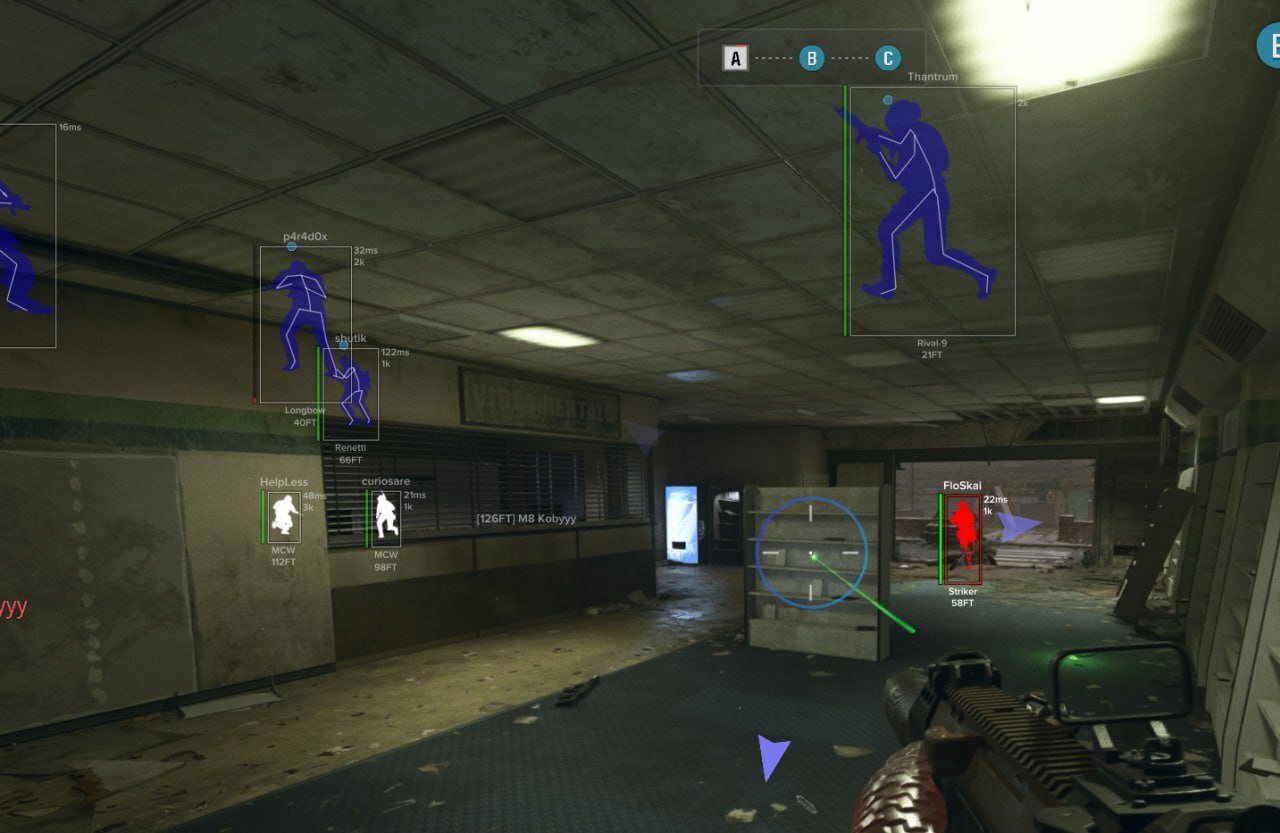The width and height of the screenshot is (1280, 833).
Task: Click the 122ms ping readout near shutik
Action: pos(395,352)
